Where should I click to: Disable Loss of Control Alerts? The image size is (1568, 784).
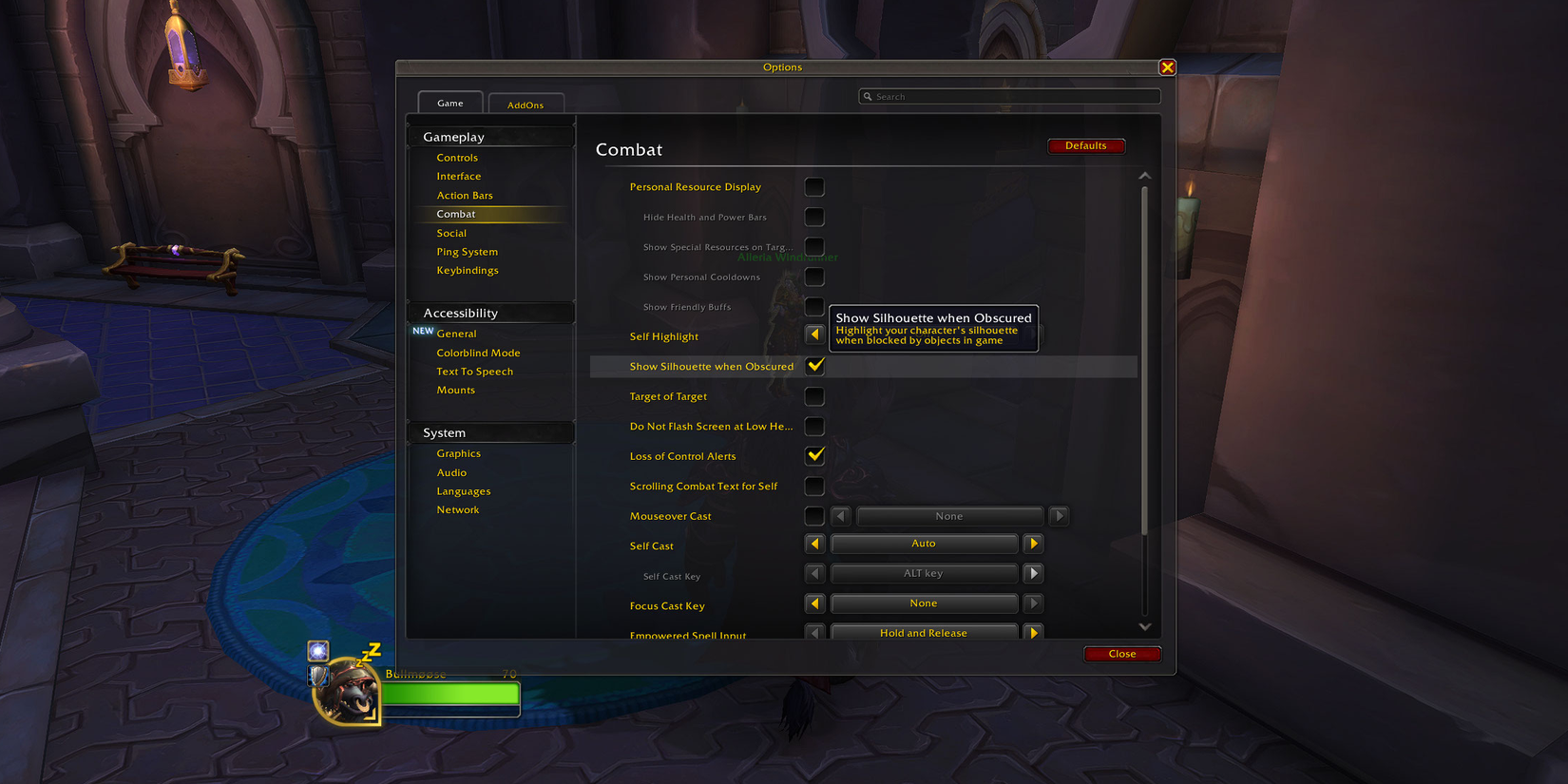click(814, 456)
